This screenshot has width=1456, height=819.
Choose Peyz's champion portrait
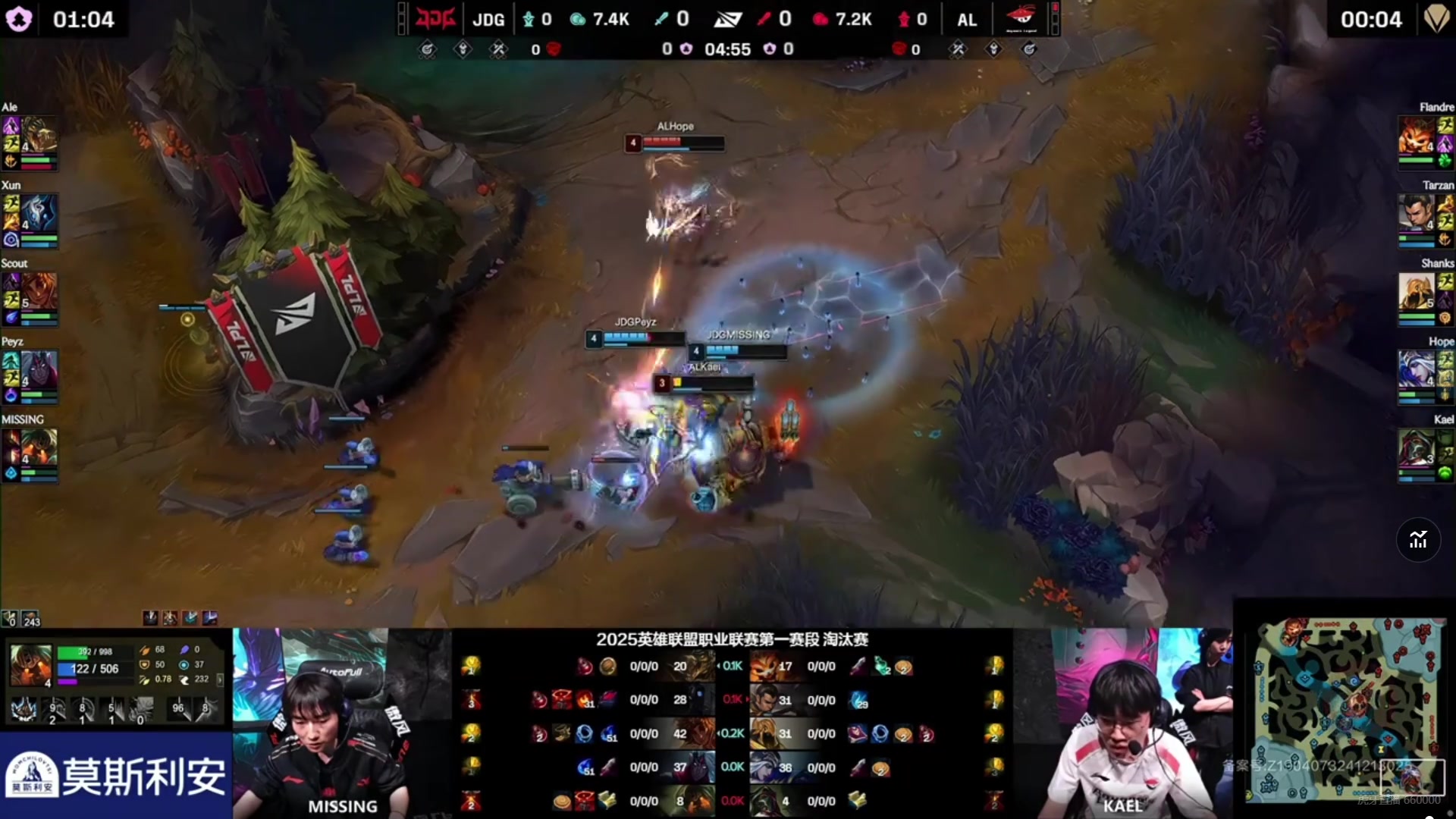[x=39, y=369]
